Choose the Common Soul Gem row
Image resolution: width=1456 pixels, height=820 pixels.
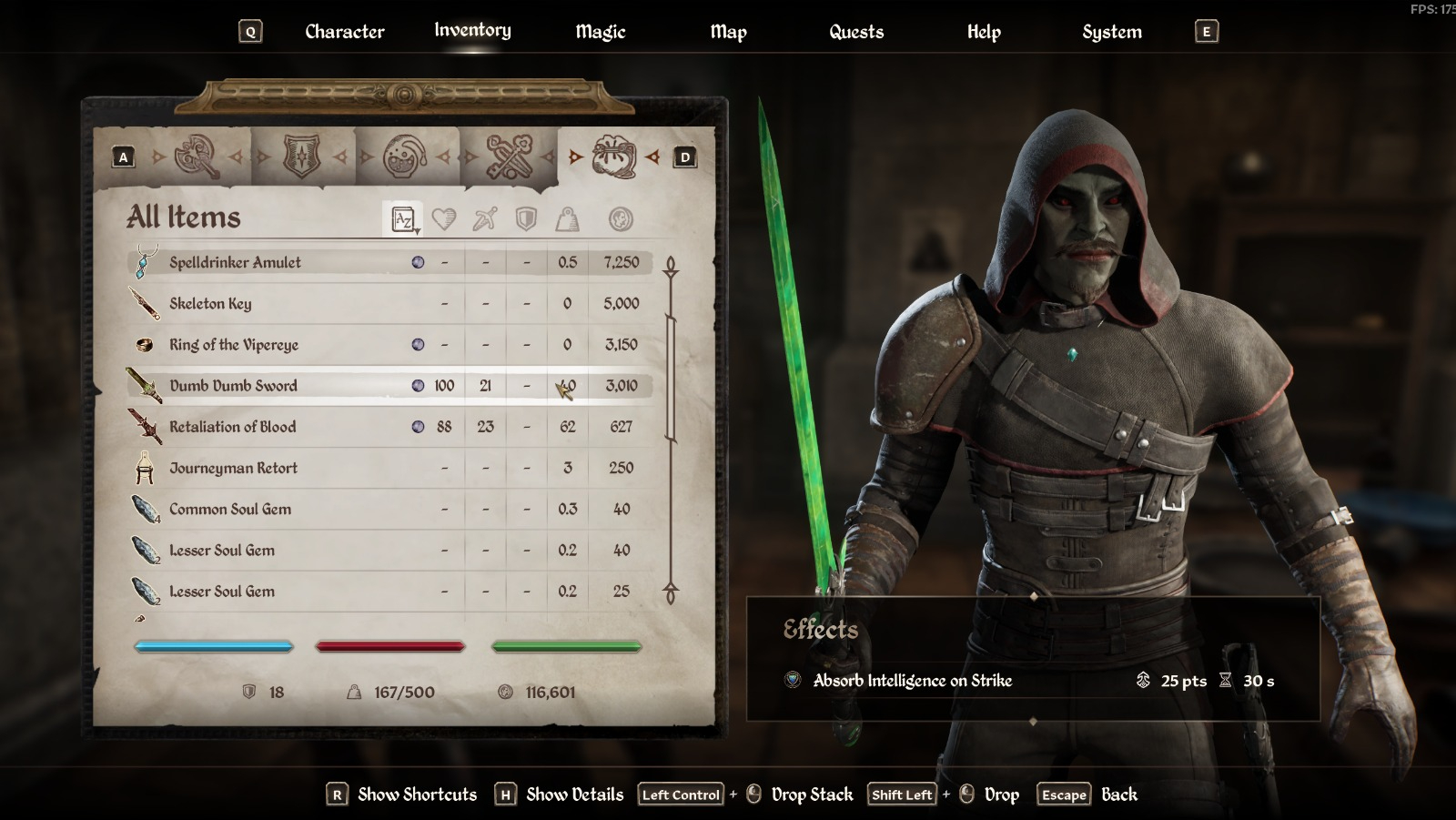pos(230,509)
